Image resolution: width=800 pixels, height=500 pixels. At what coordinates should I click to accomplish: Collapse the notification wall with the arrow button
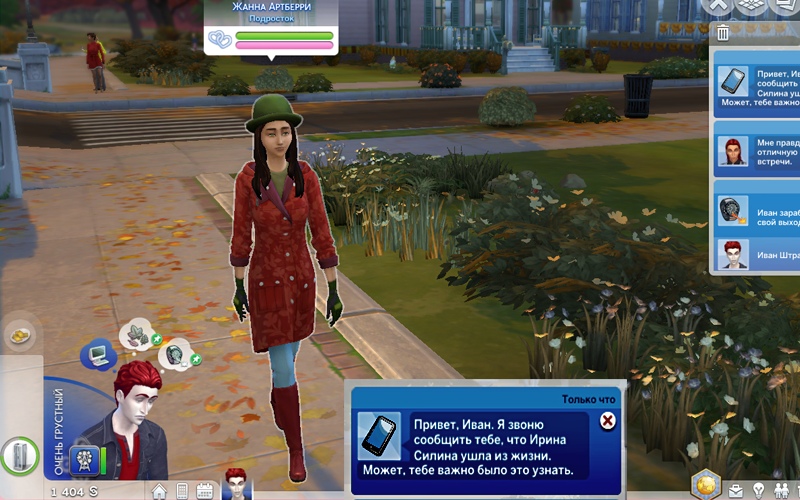(716, 6)
